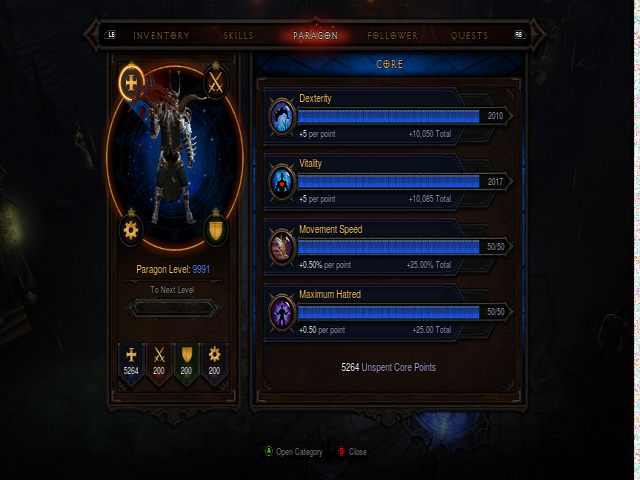
Task: Select the Paragon tab
Action: pos(315,36)
